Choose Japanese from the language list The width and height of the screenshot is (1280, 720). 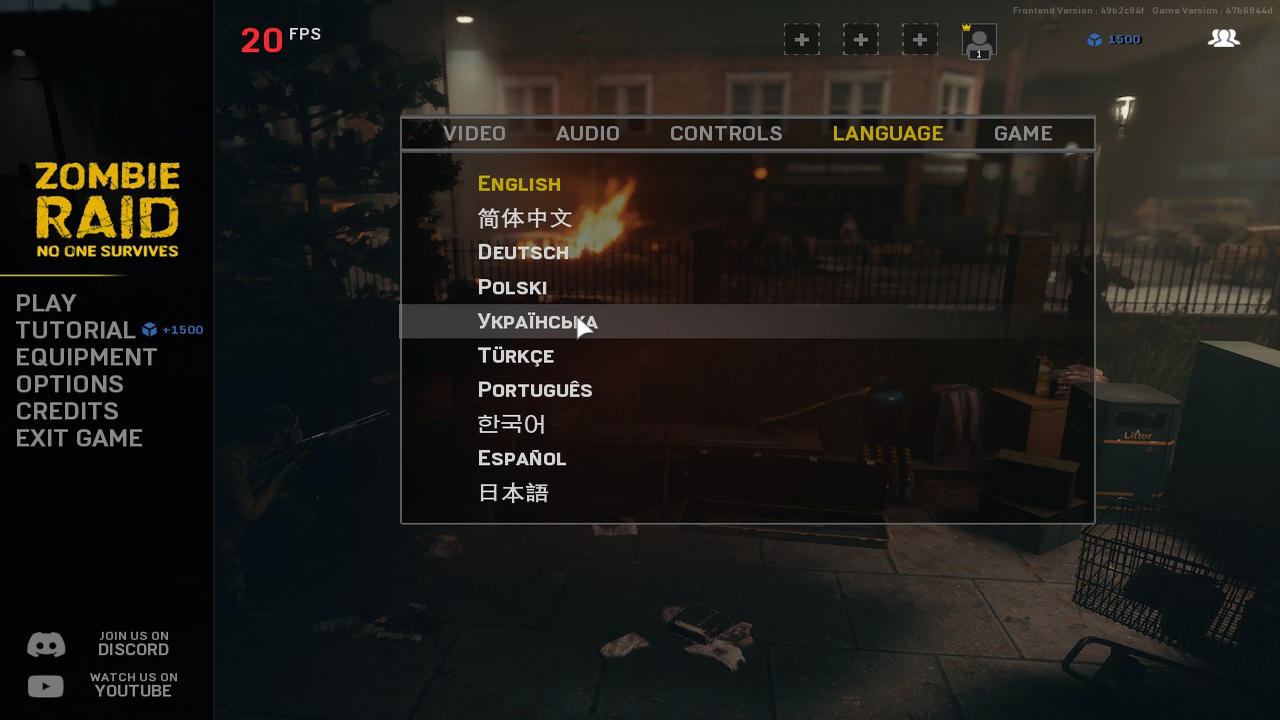pyautogui.click(x=513, y=493)
